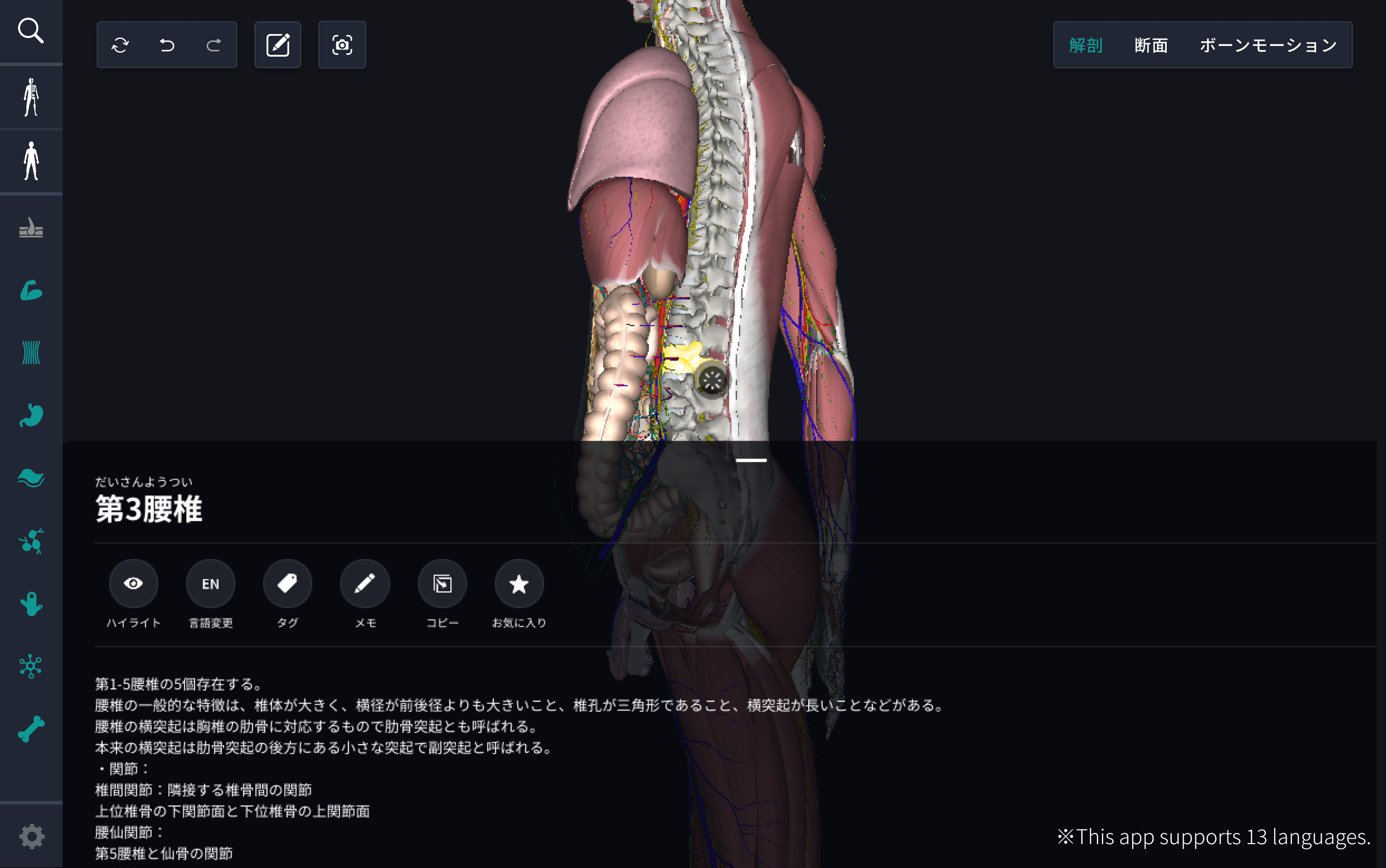The image size is (1387, 868).
Task: Attach a tag using the タグ icon
Action: tap(288, 583)
